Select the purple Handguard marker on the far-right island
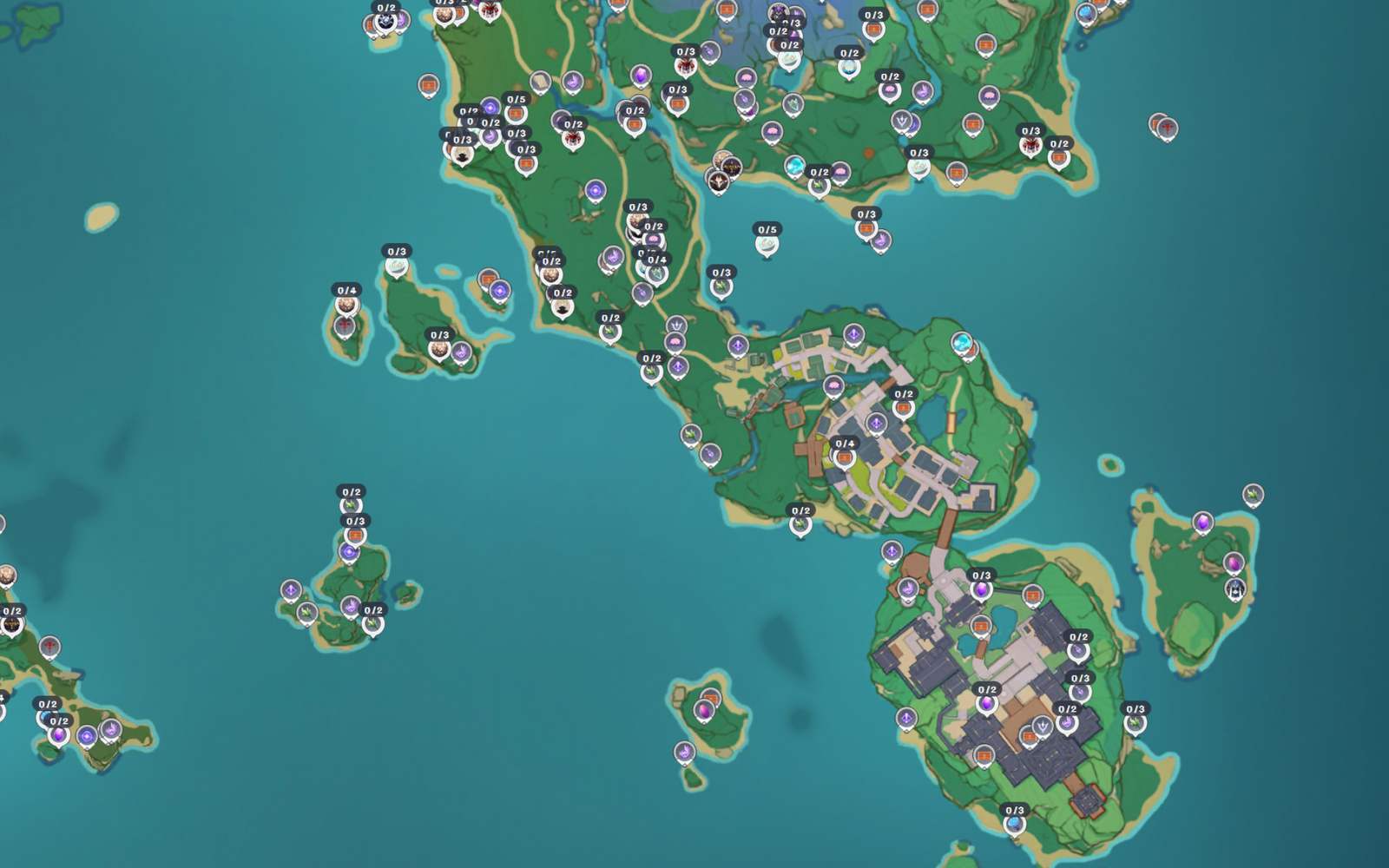 coord(1234,590)
